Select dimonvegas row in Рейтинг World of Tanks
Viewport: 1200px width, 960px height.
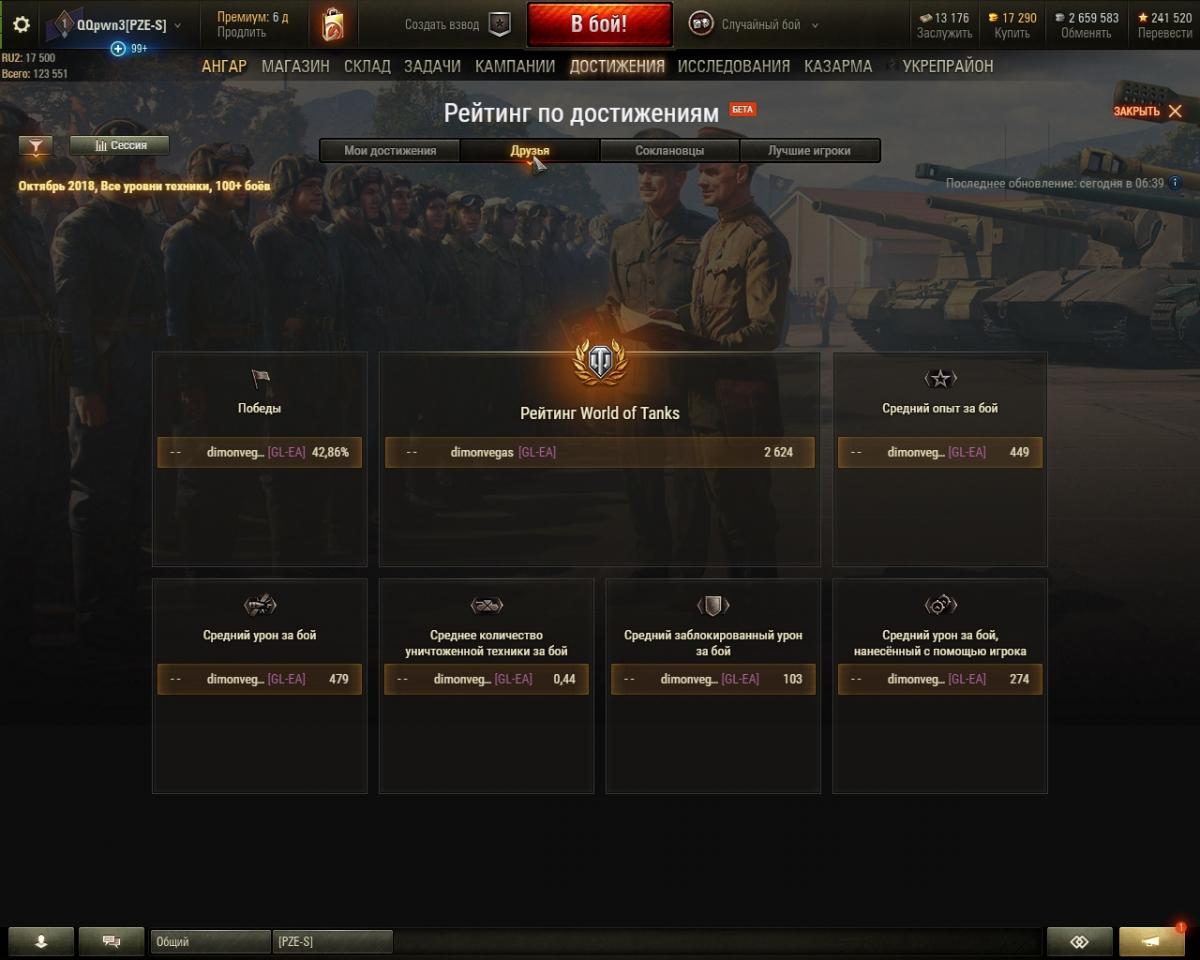click(599, 452)
